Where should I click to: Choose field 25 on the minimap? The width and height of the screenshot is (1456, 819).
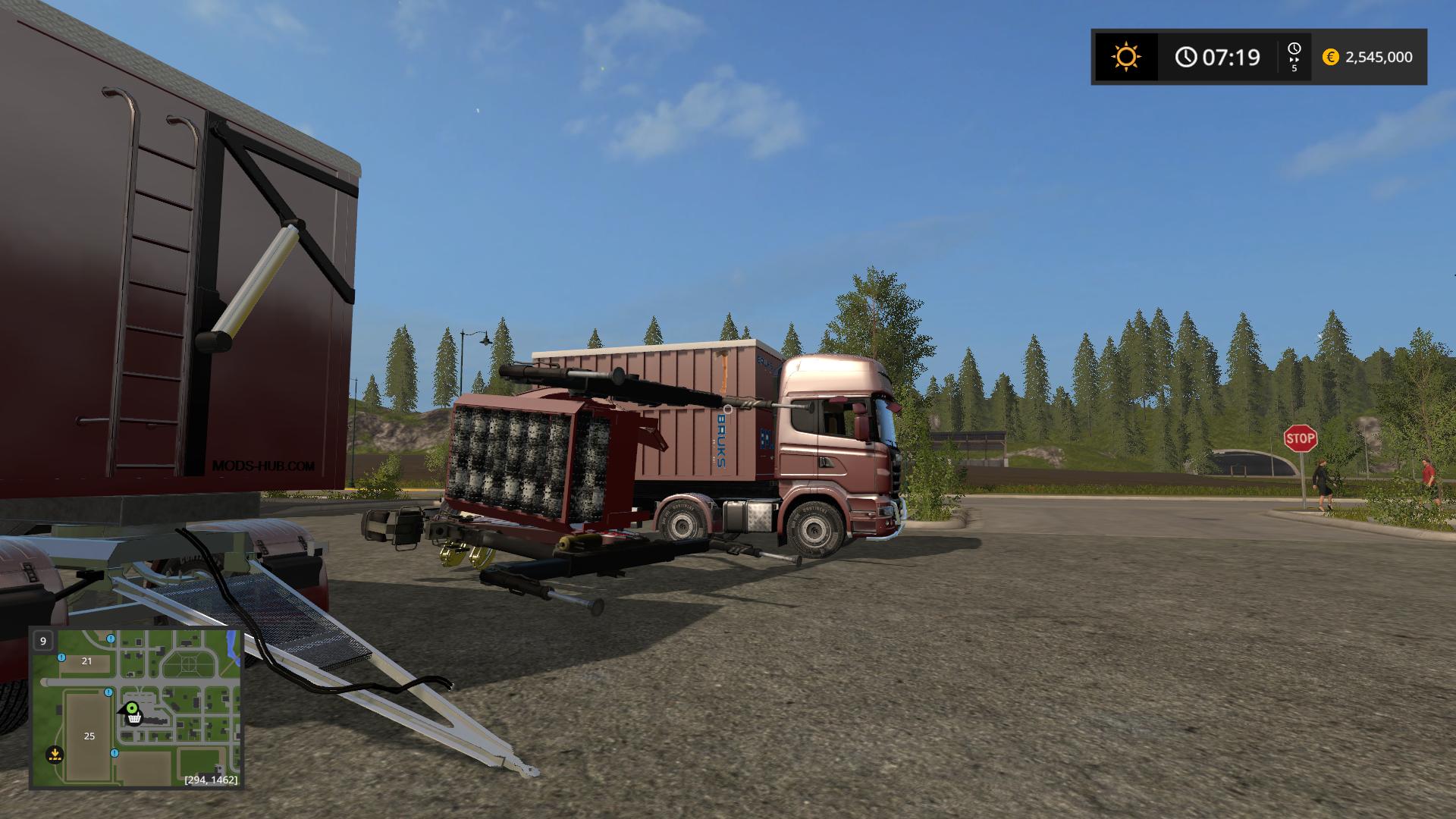pos(89,736)
